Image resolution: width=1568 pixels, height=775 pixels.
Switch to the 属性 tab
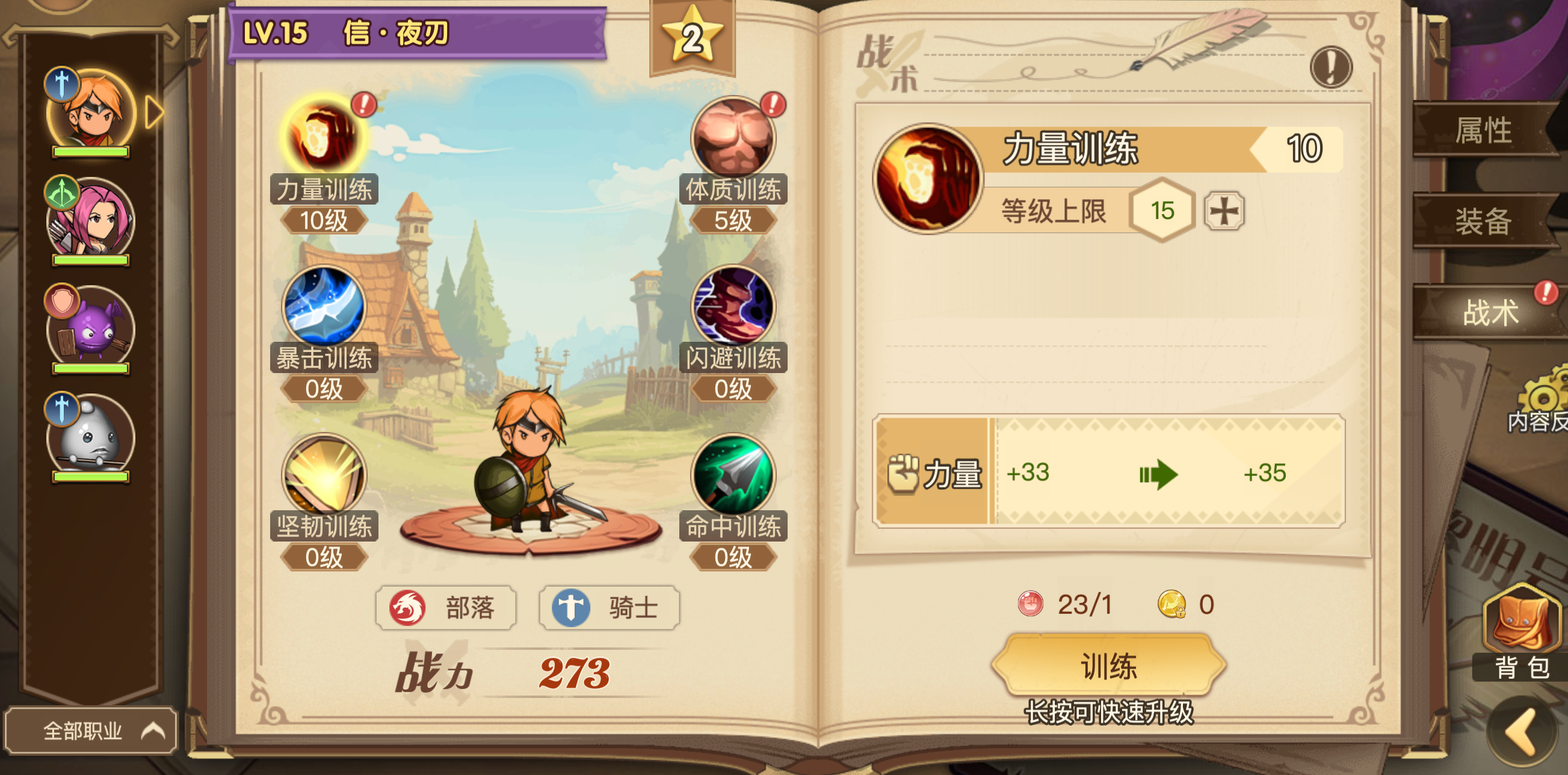[x=1487, y=130]
